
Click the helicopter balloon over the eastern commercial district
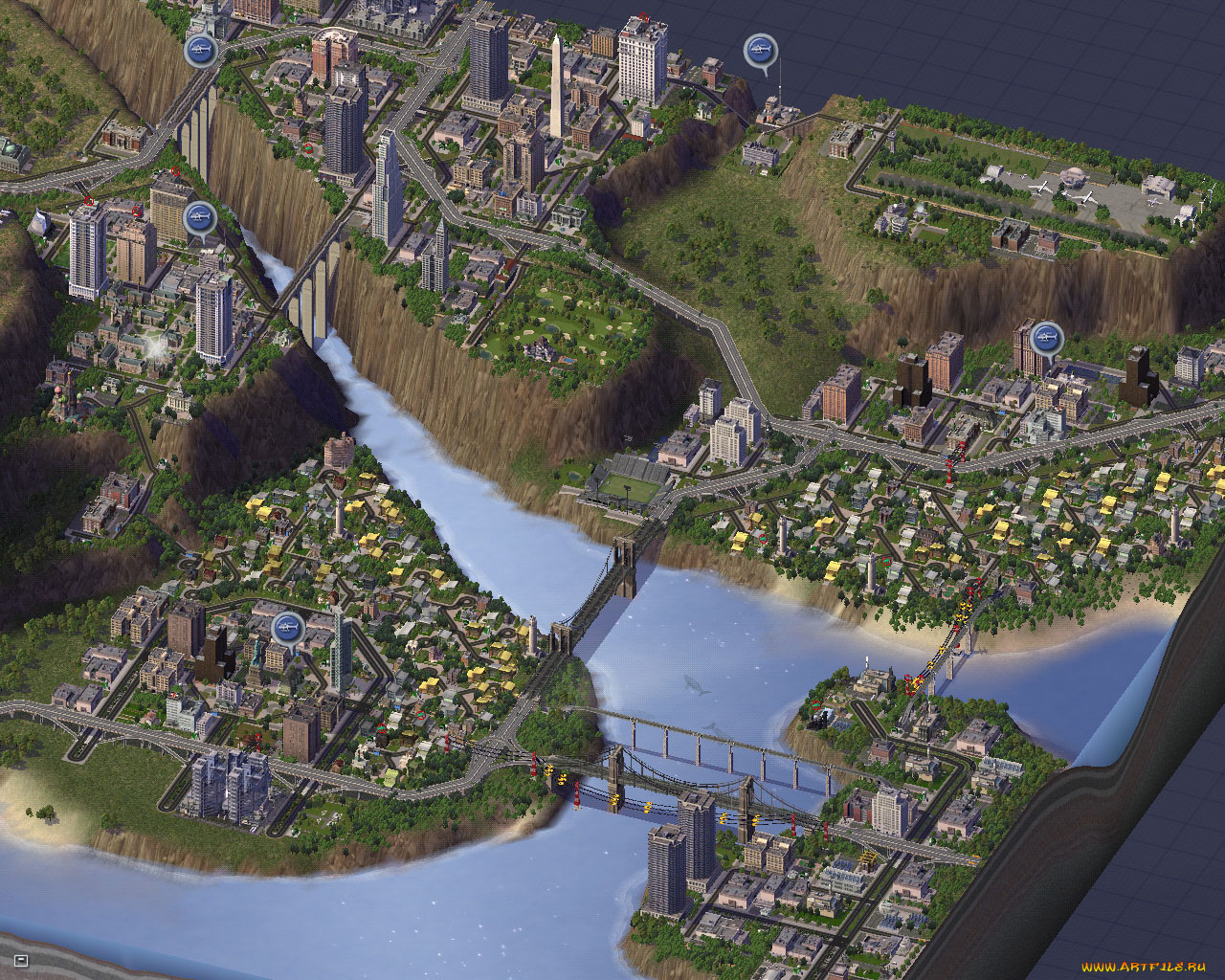click(x=1047, y=336)
